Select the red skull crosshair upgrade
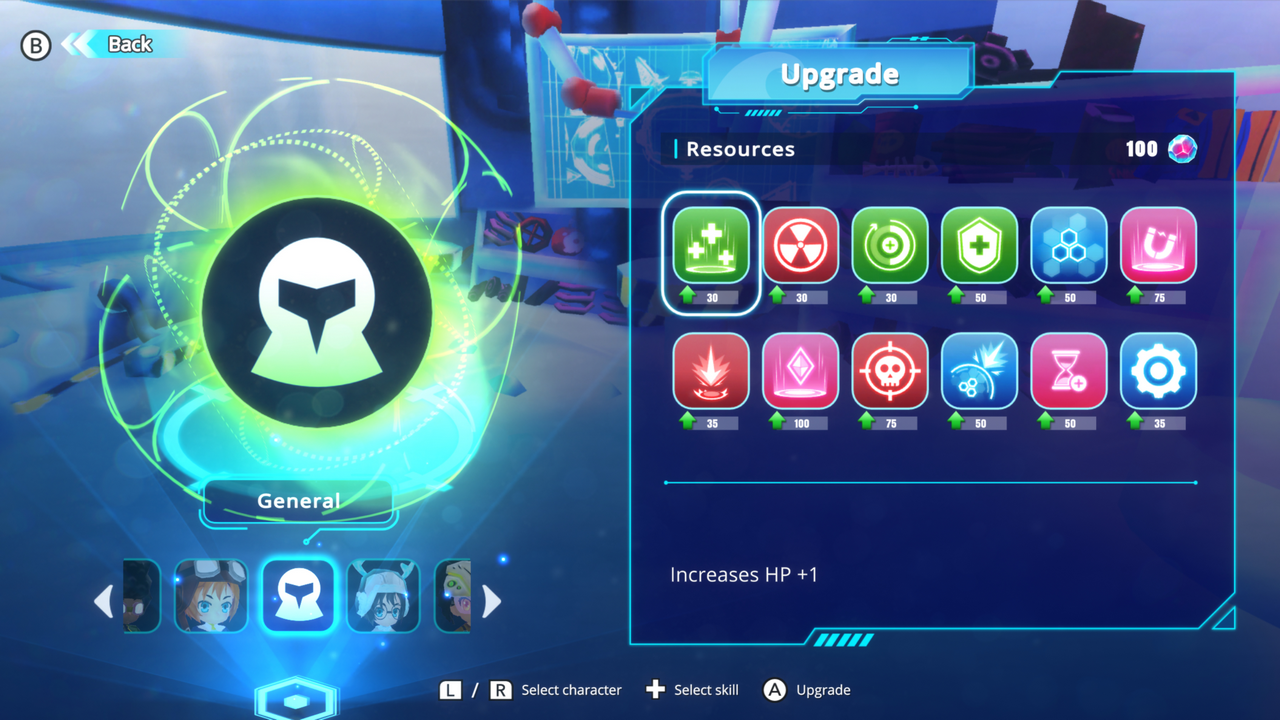Screen dimensions: 1280x720 coord(890,371)
